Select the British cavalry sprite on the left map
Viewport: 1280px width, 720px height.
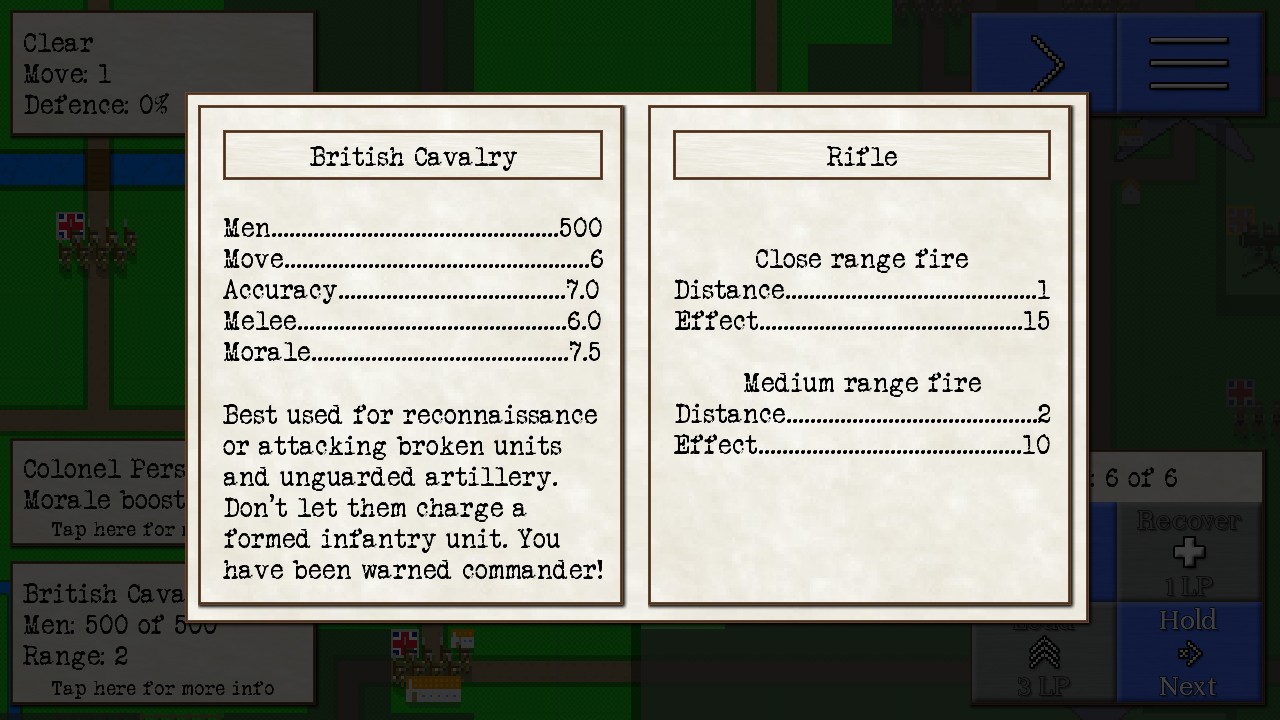95,243
